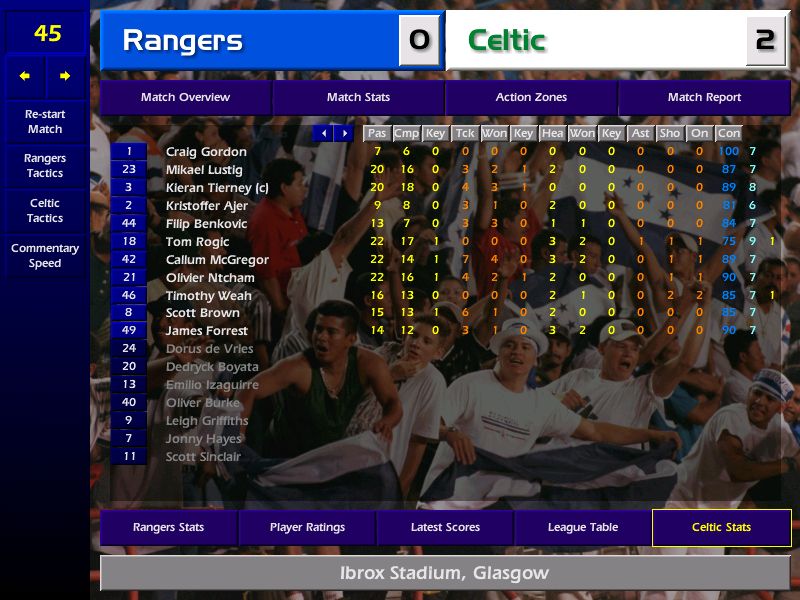Switch to Match Stats tab

tap(358, 97)
